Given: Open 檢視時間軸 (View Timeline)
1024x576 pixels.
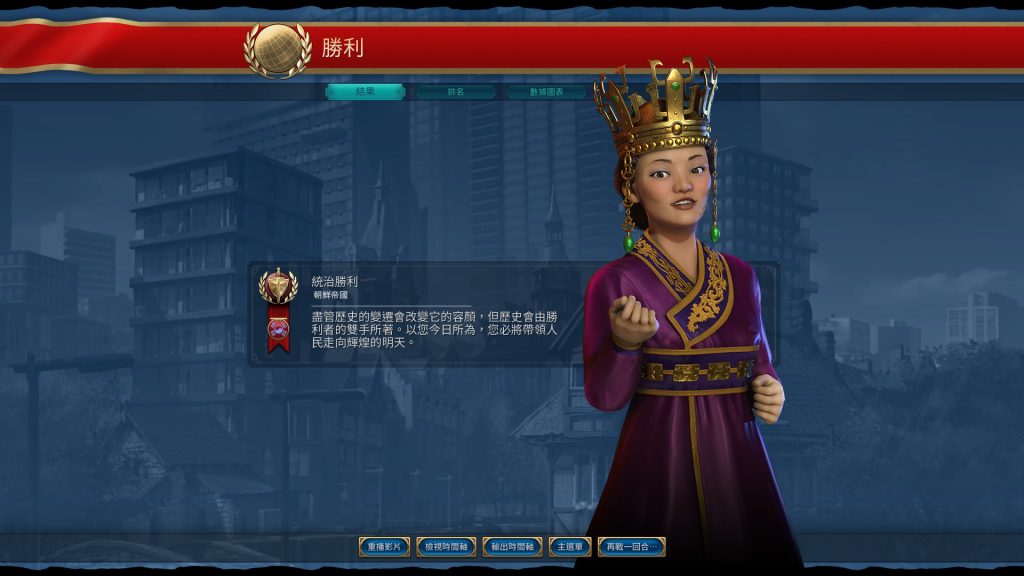Looking at the screenshot, I should click(446, 547).
